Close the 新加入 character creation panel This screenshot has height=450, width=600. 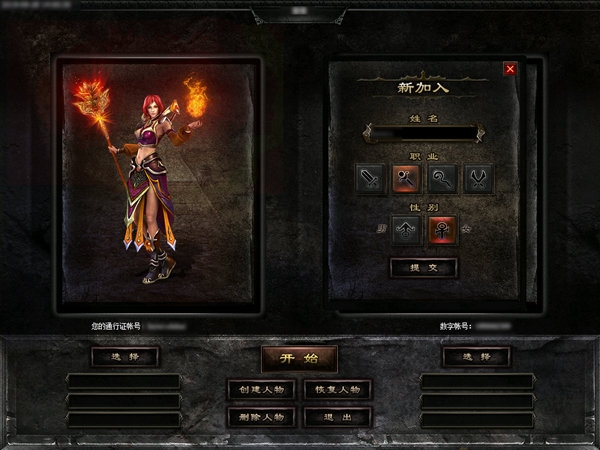510,69
